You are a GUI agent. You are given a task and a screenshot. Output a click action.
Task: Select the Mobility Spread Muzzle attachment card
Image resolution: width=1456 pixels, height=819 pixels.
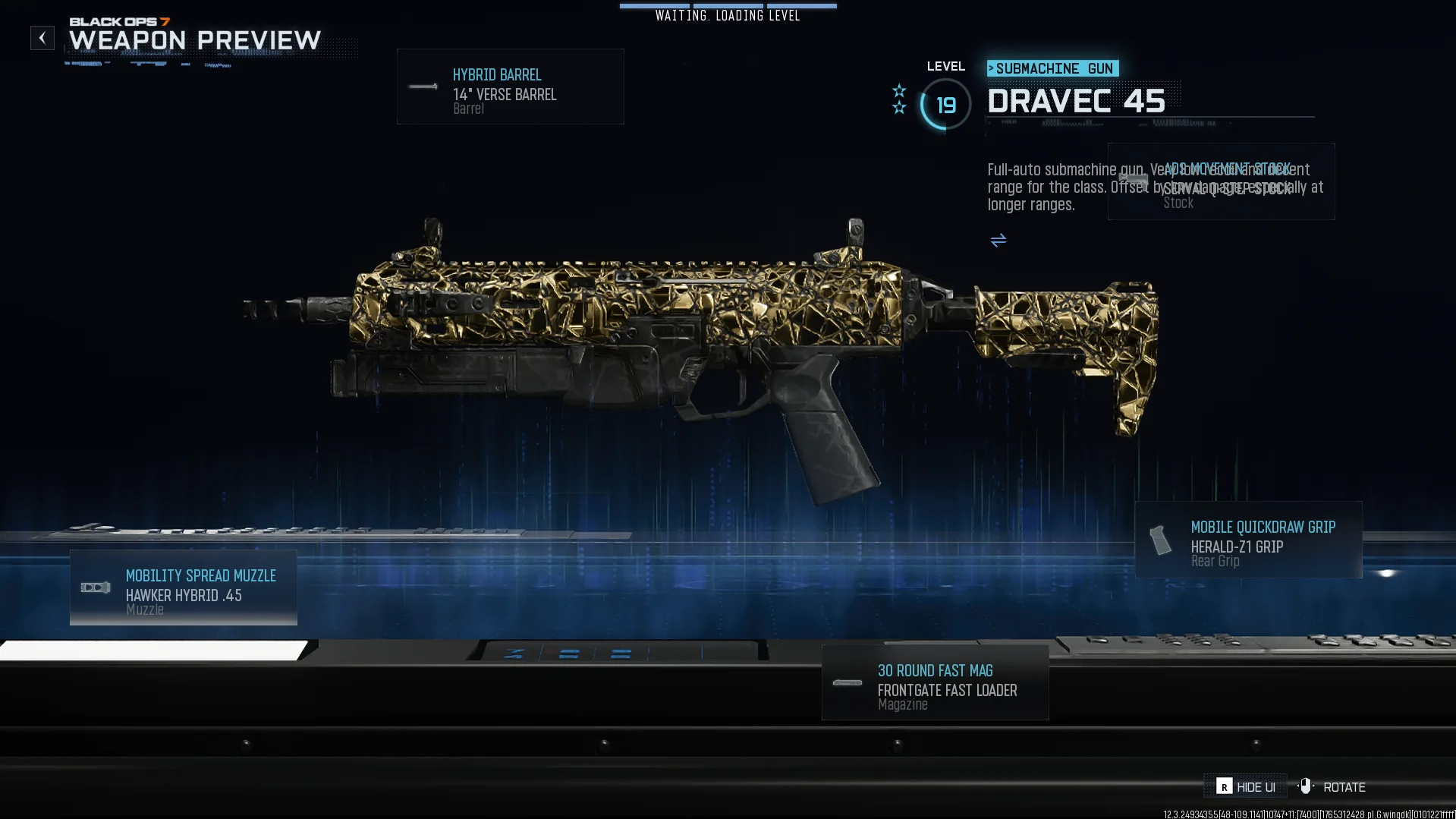click(184, 587)
